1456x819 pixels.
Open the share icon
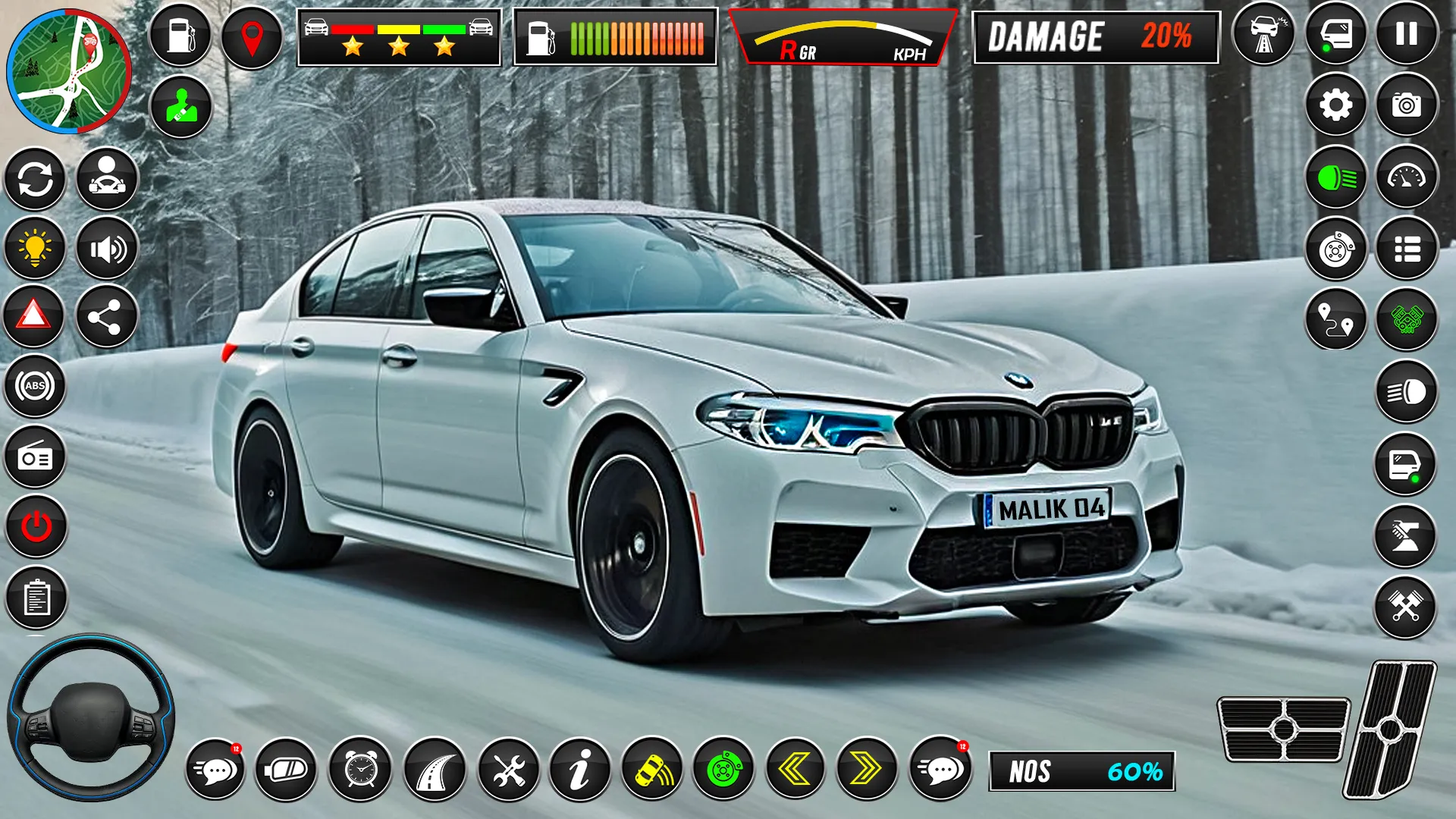pos(106,317)
